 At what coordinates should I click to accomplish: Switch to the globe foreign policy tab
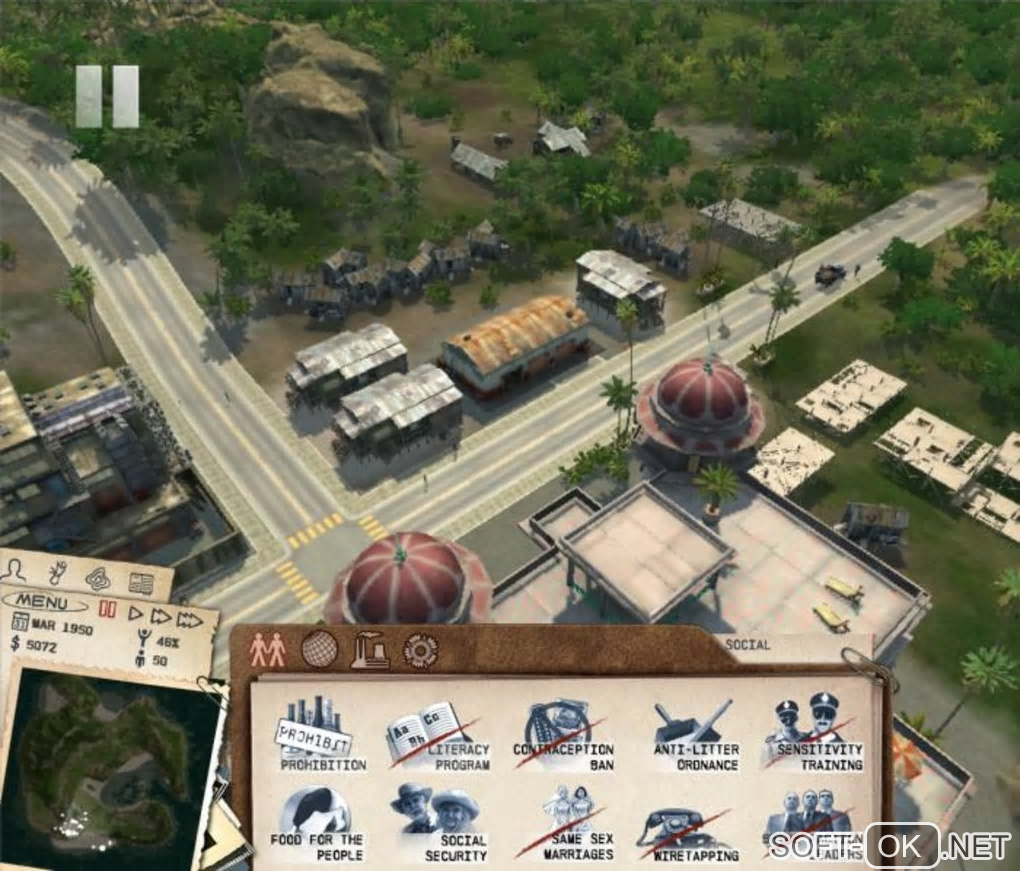(319, 650)
